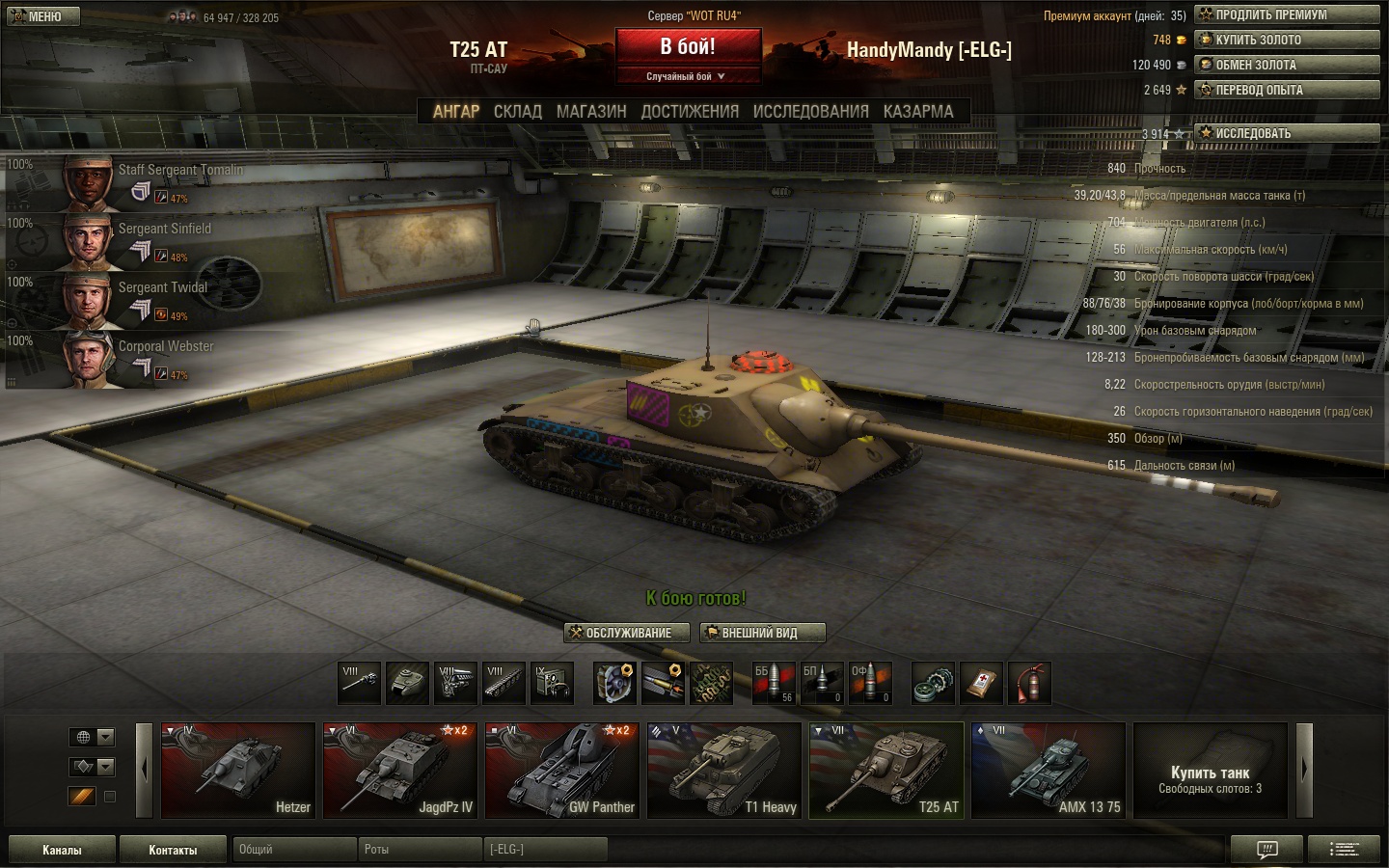Screen dimensions: 1389x868
Task: Click the Исследовать button
Action: 1287,133
